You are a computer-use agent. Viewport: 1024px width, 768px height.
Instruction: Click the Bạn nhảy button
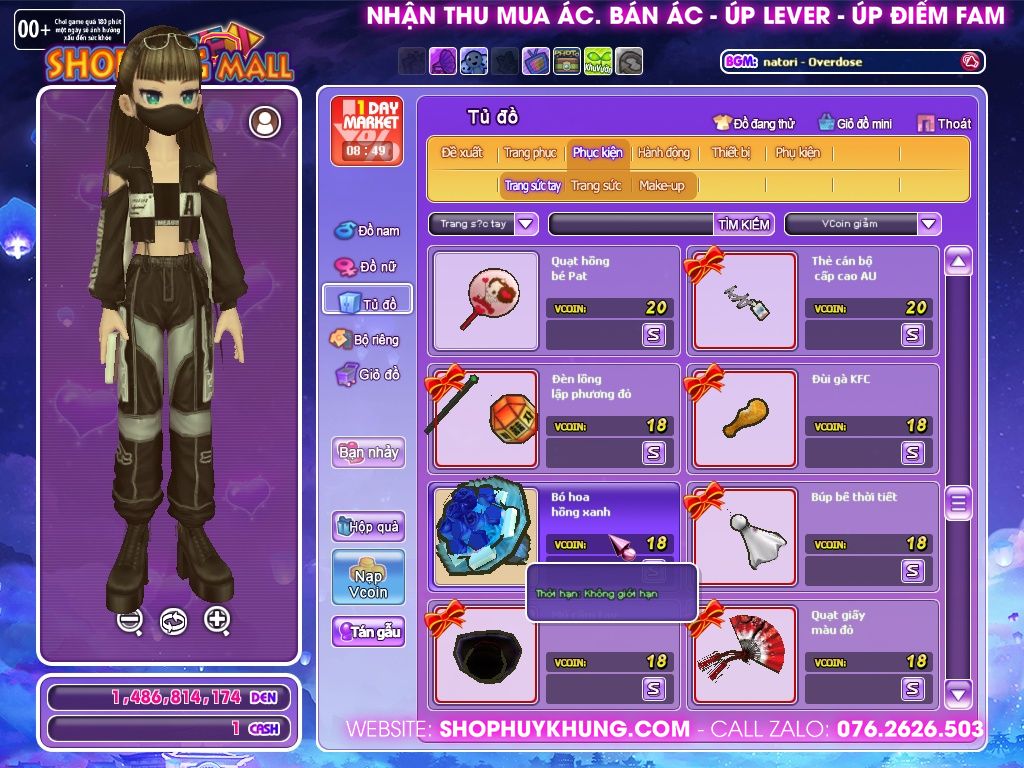click(368, 452)
